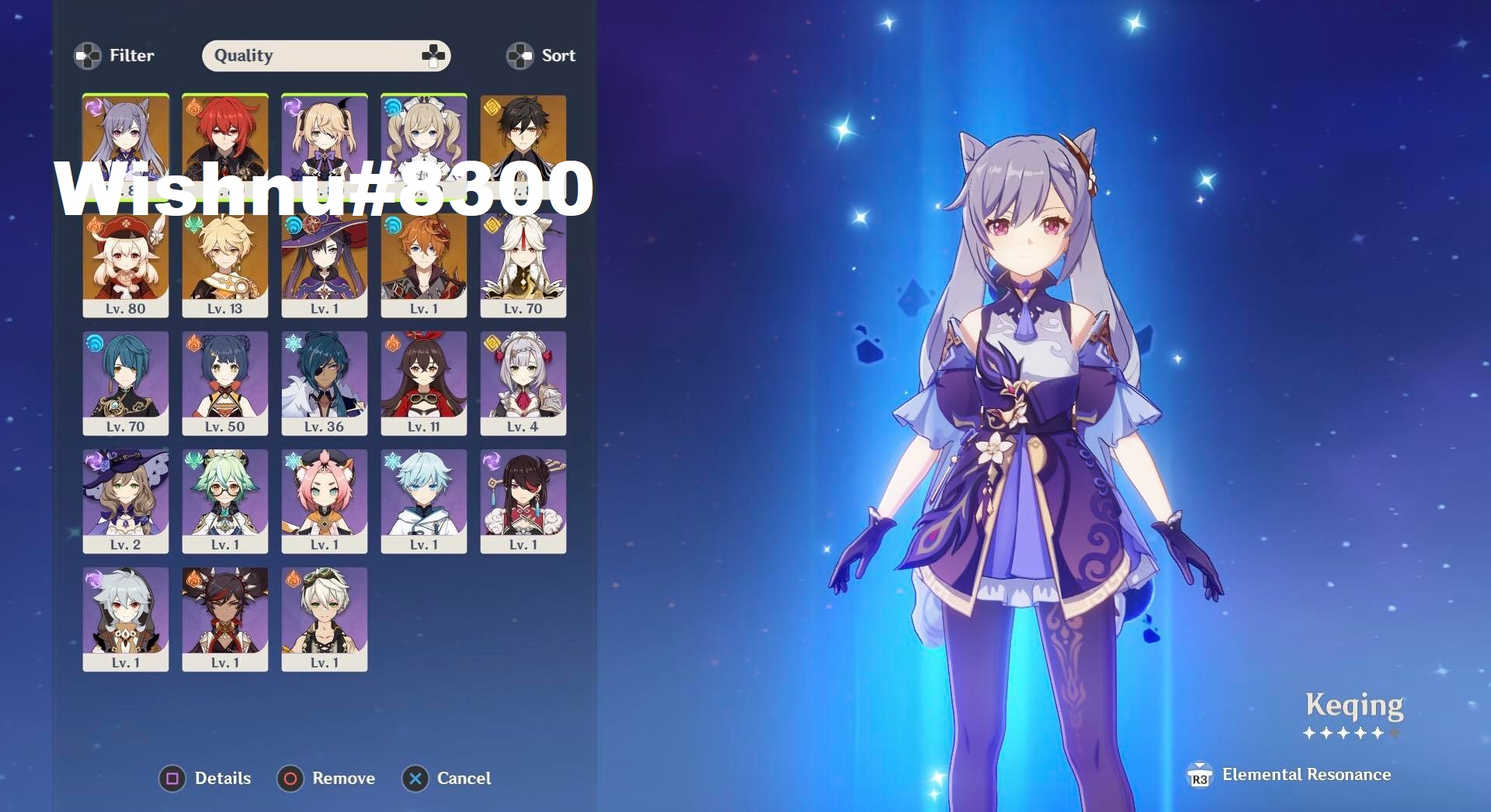Click the Geo icon on Zhongli's portrait
This screenshot has height=812, width=1491.
[x=491, y=106]
